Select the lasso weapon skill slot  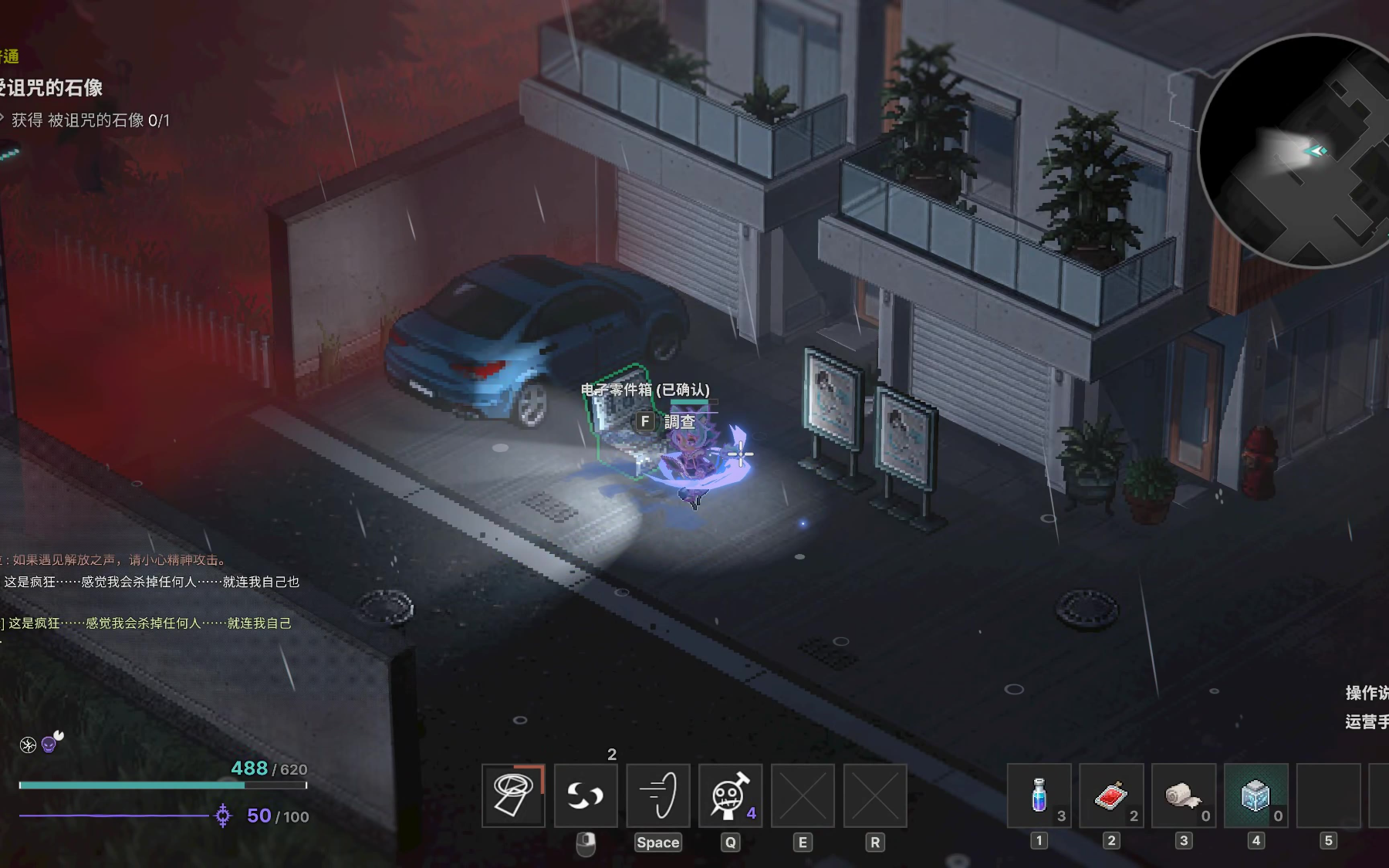coord(513,795)
